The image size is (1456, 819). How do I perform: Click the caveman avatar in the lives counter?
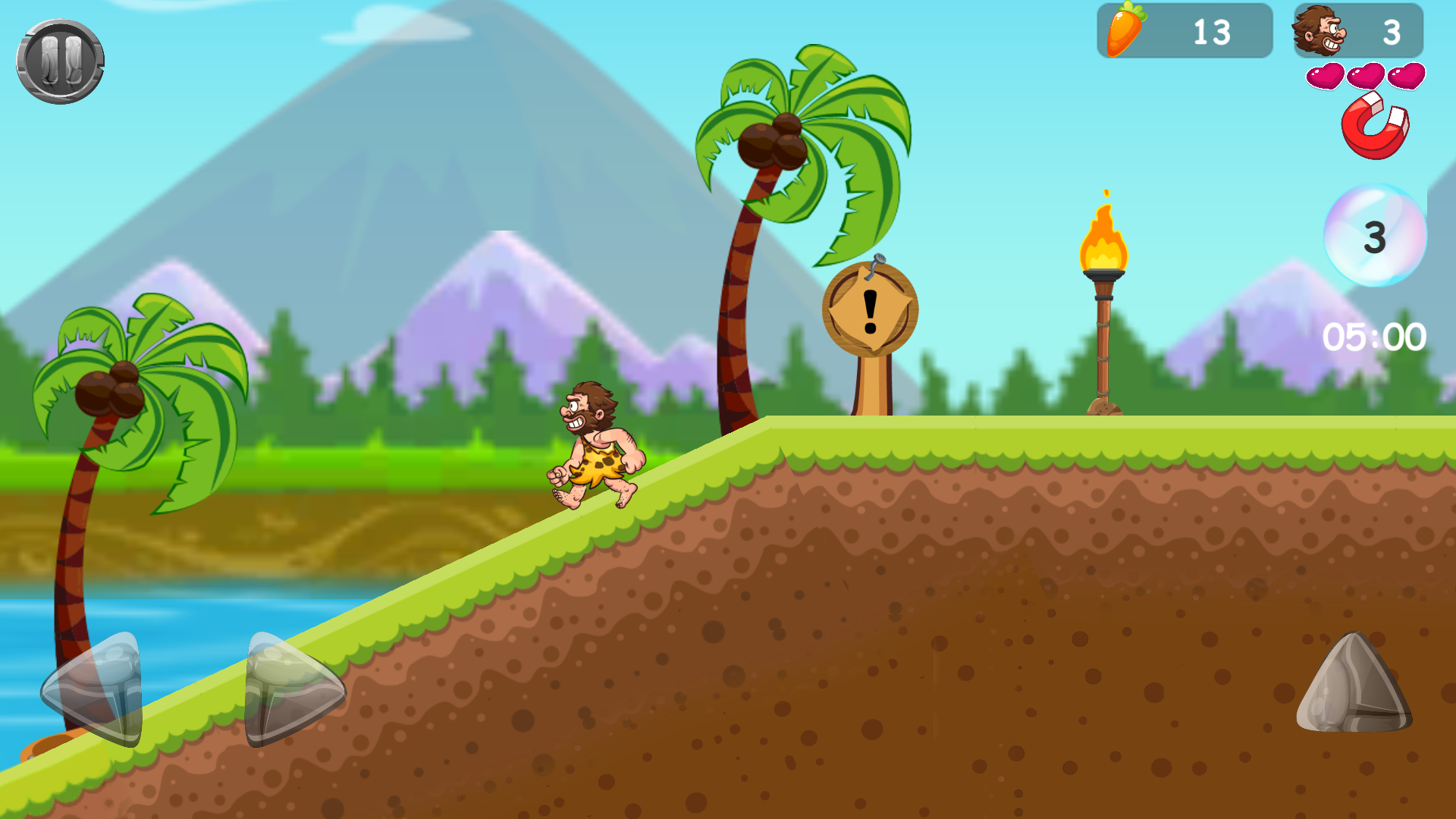[1319, 30]
